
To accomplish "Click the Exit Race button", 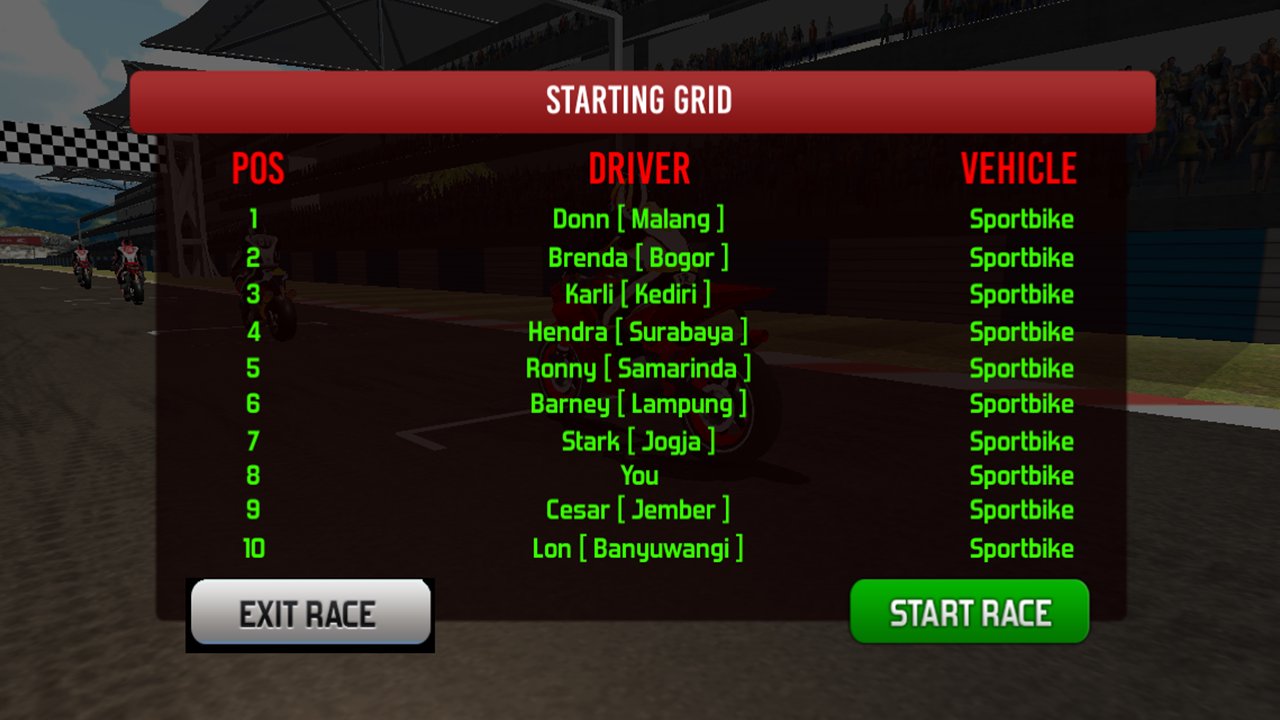I will [310, 612].
